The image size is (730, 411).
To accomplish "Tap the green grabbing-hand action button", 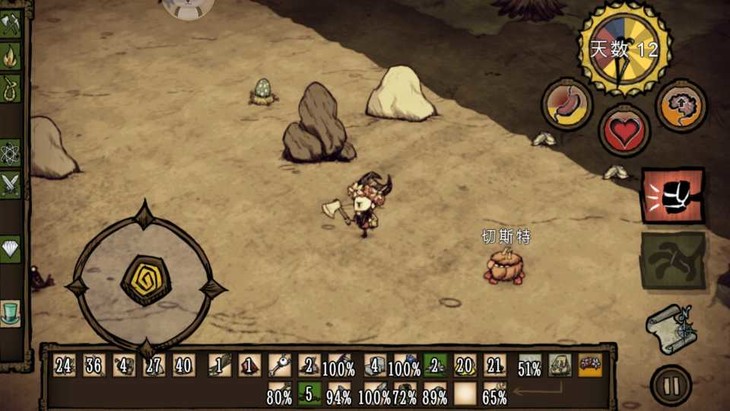I will pyautogui.click(x=672, y=260).
